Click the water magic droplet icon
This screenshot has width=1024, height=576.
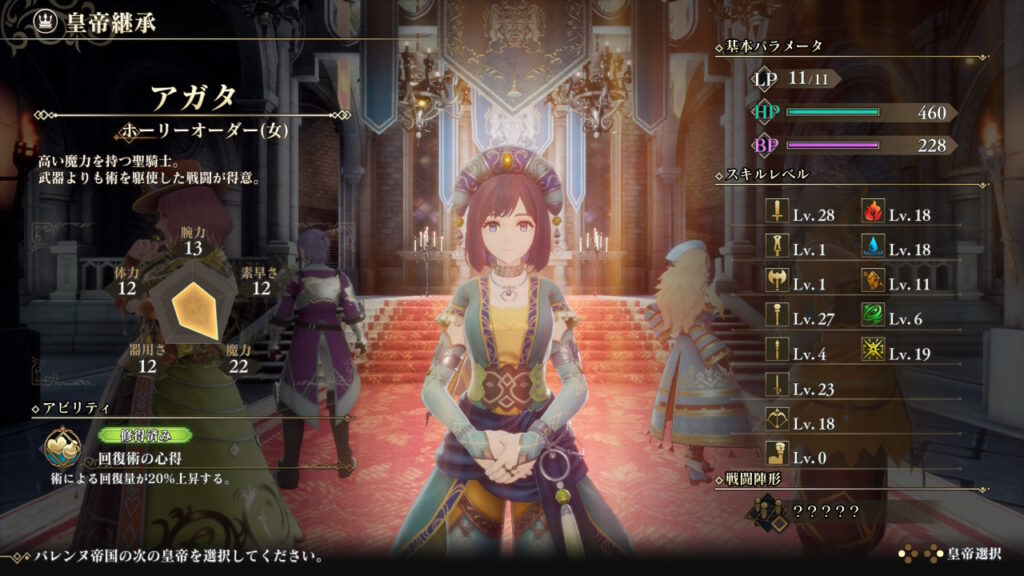pyautogui.click(x=872, y=245)
